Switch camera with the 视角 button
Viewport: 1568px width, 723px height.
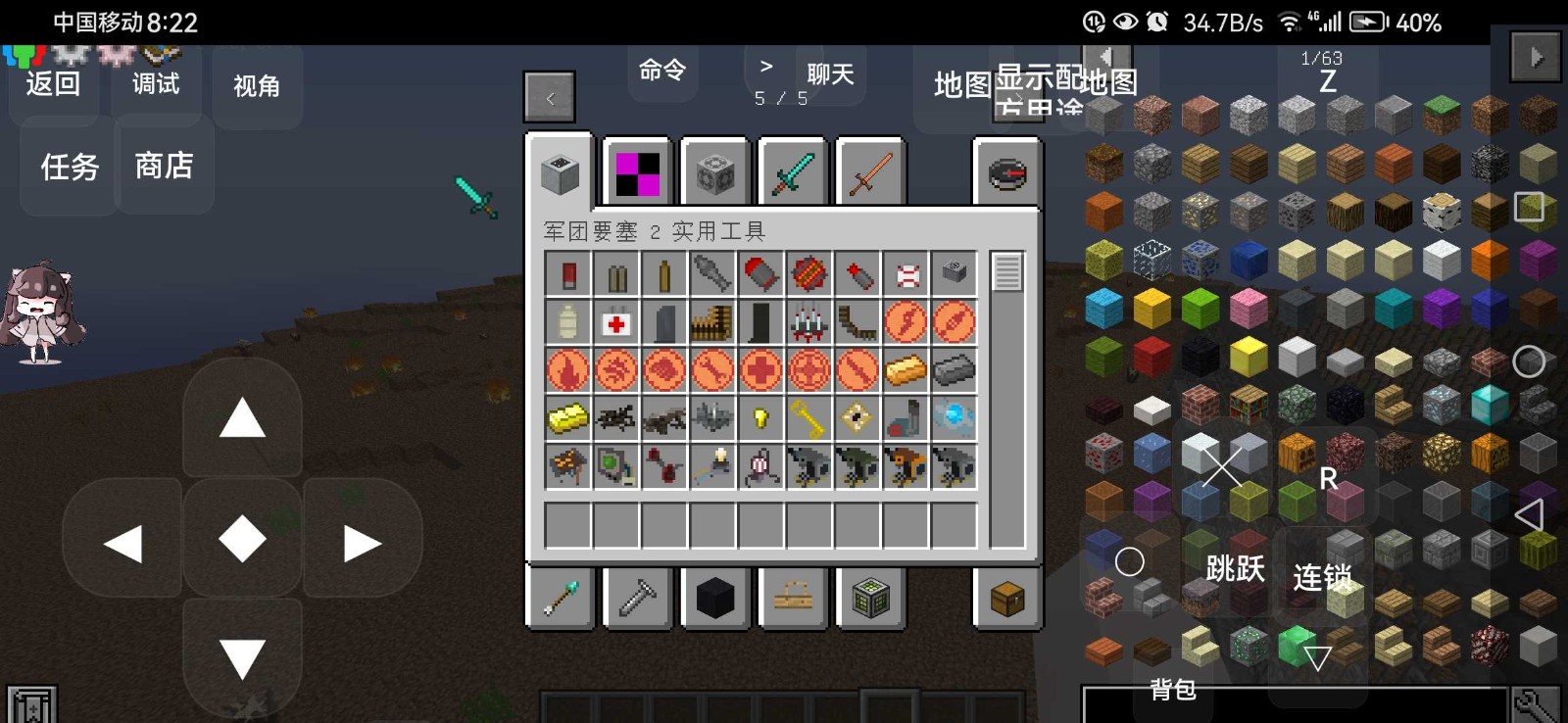tap(257, 86)
